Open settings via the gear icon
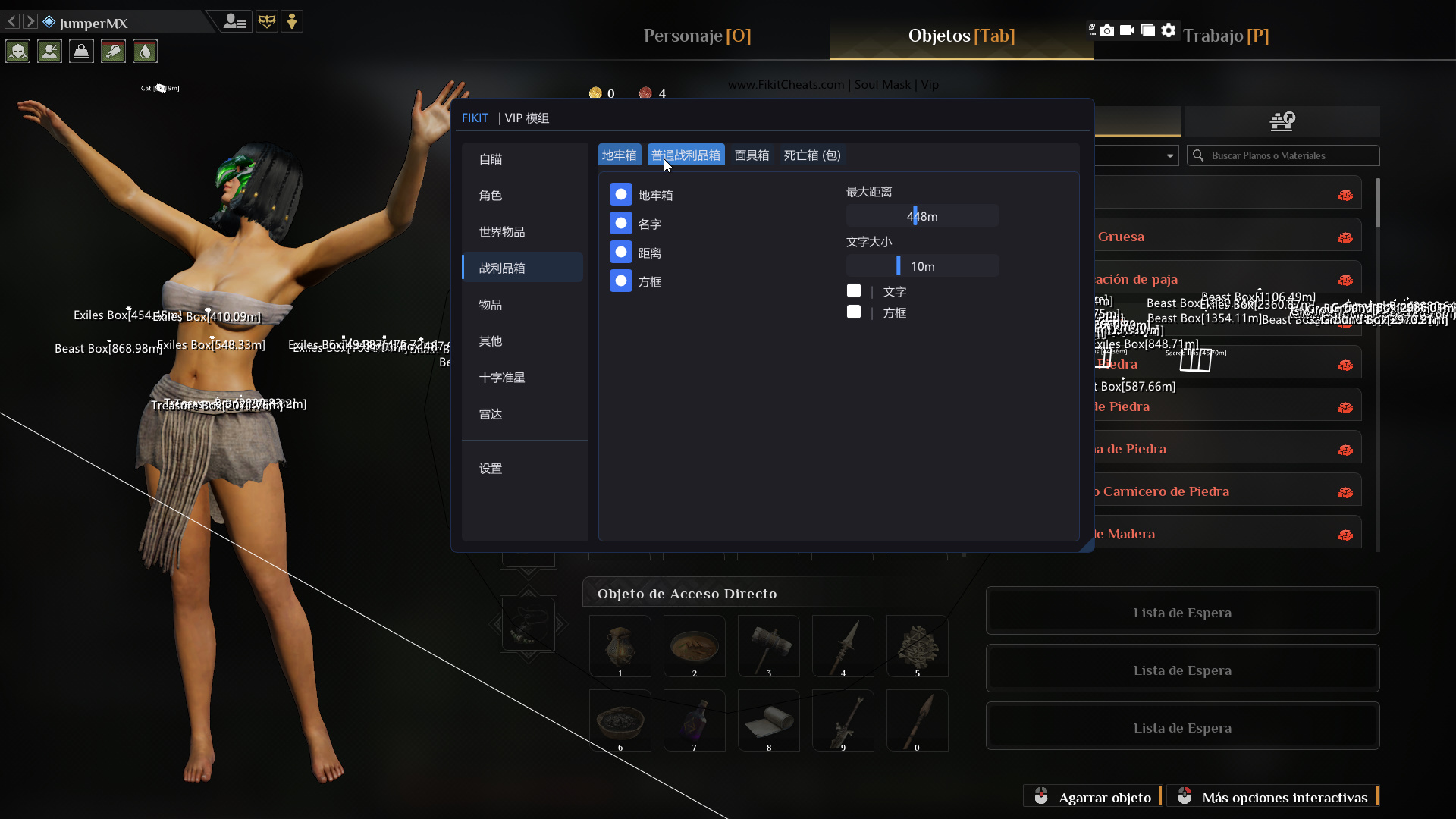The image size is (1456, 819). point(1168,30)
